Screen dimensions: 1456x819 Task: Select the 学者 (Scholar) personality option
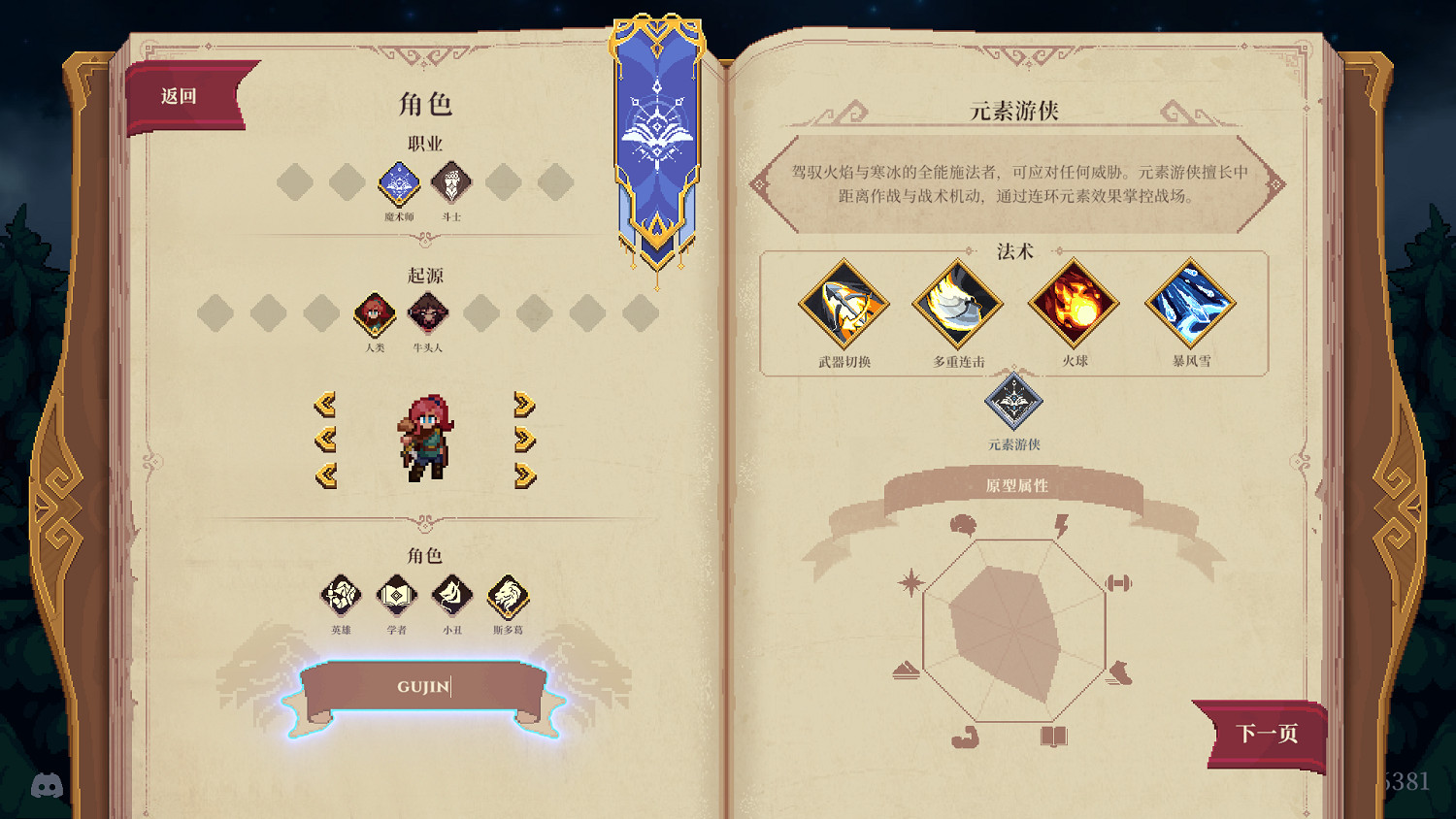click(x=397, y=597)
